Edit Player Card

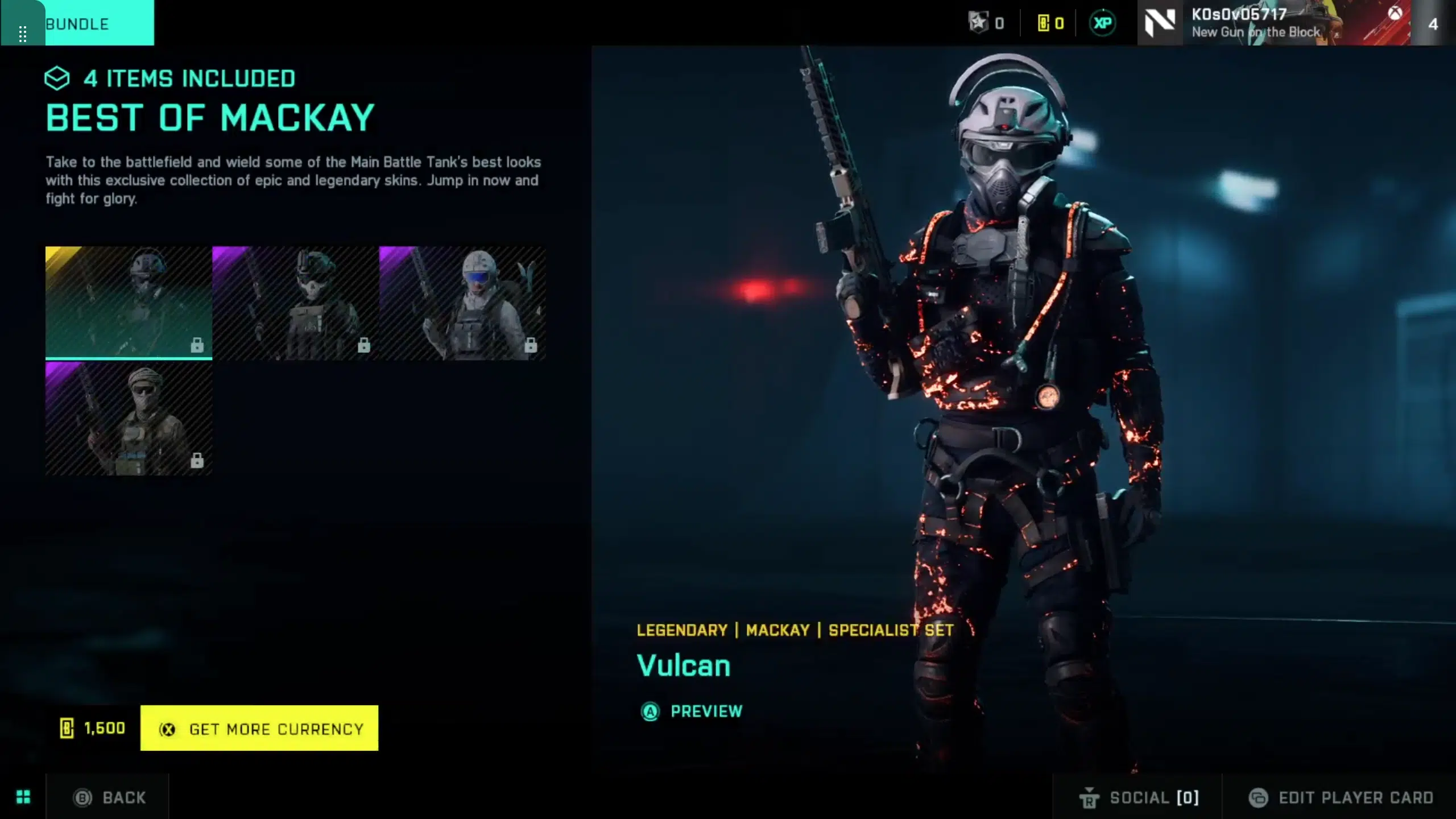tap(1341, 797)
